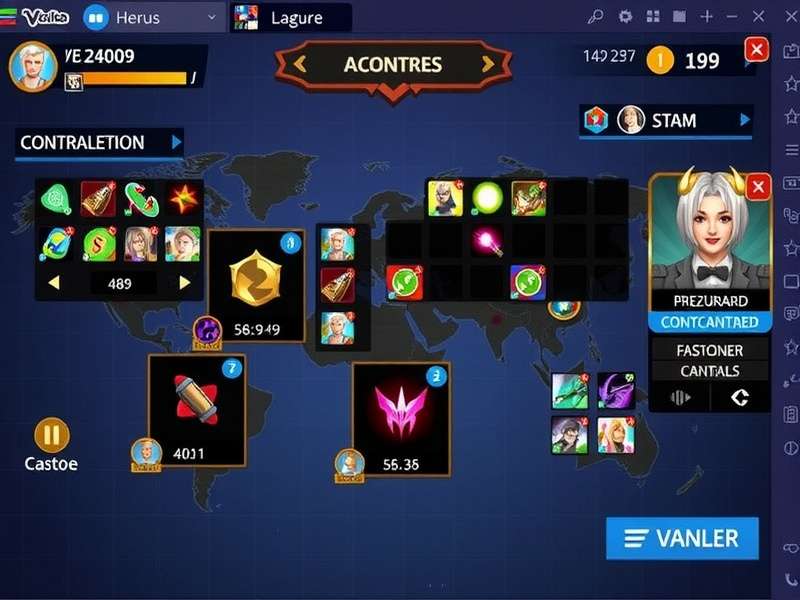Image resolution: width=800 pixels, height=600 pixels.
Task: Go to next ACONTRES page arrow
Action: point(488,64)
